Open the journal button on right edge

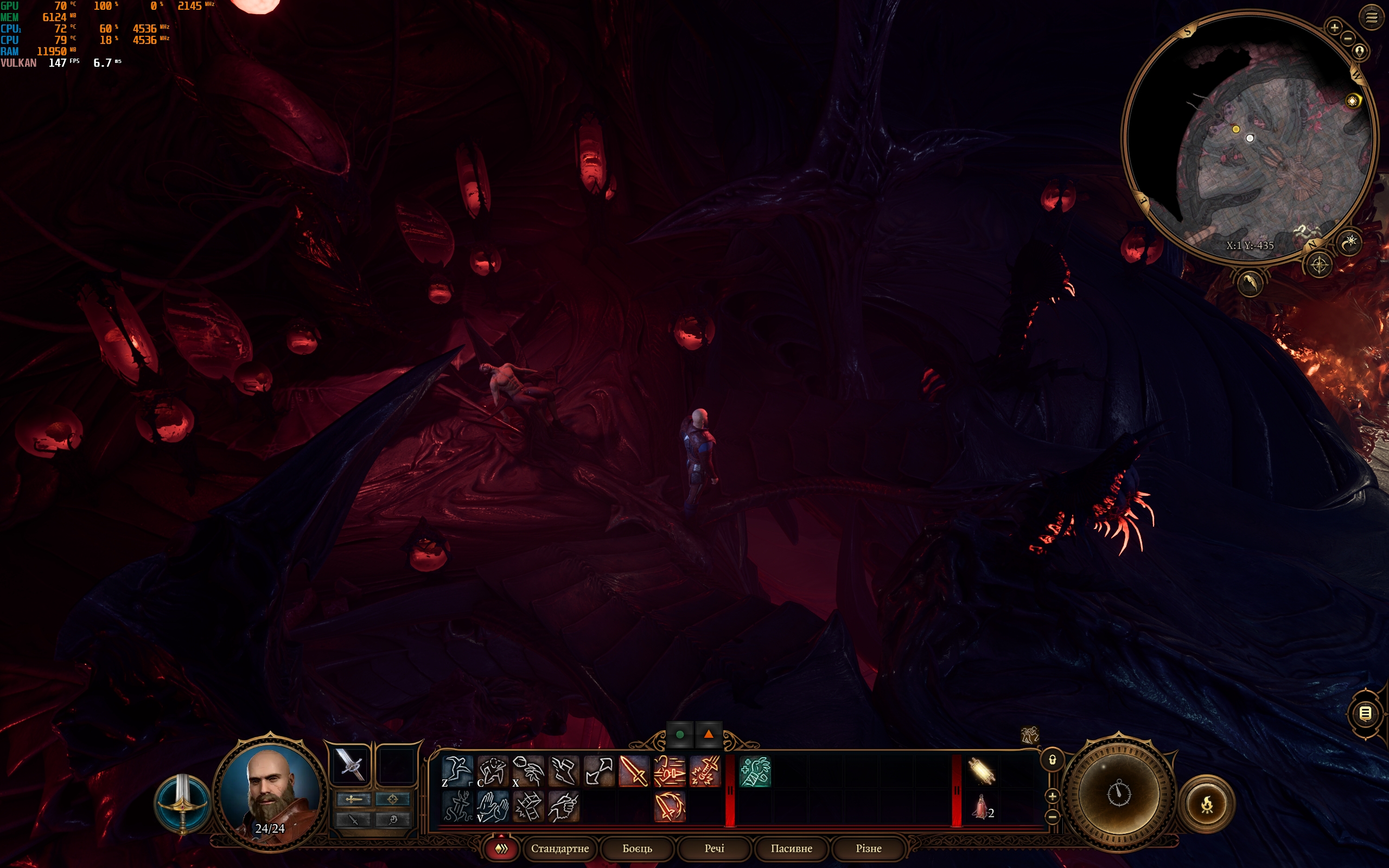[1366, 713]
